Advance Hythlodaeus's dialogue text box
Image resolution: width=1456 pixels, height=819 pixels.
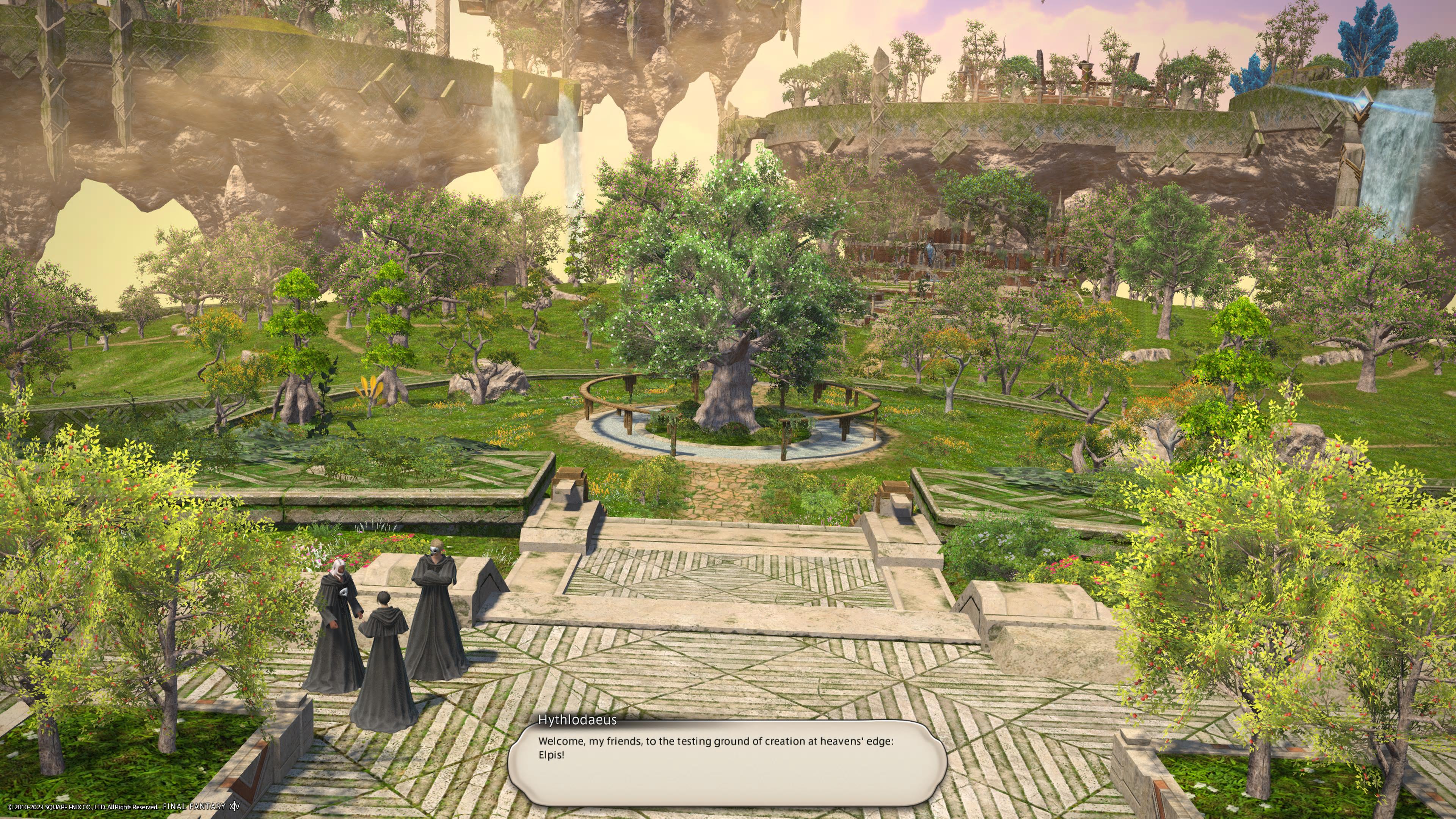point(727,763)
